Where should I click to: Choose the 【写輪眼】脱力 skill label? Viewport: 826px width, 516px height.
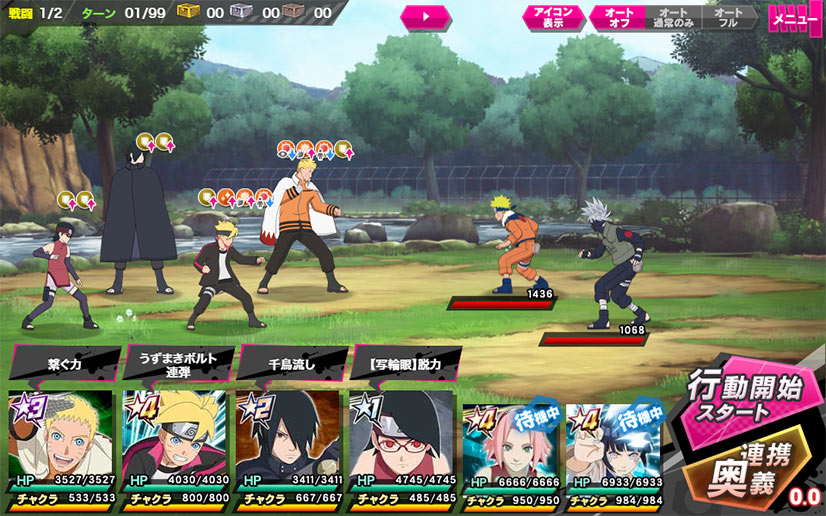405,364
